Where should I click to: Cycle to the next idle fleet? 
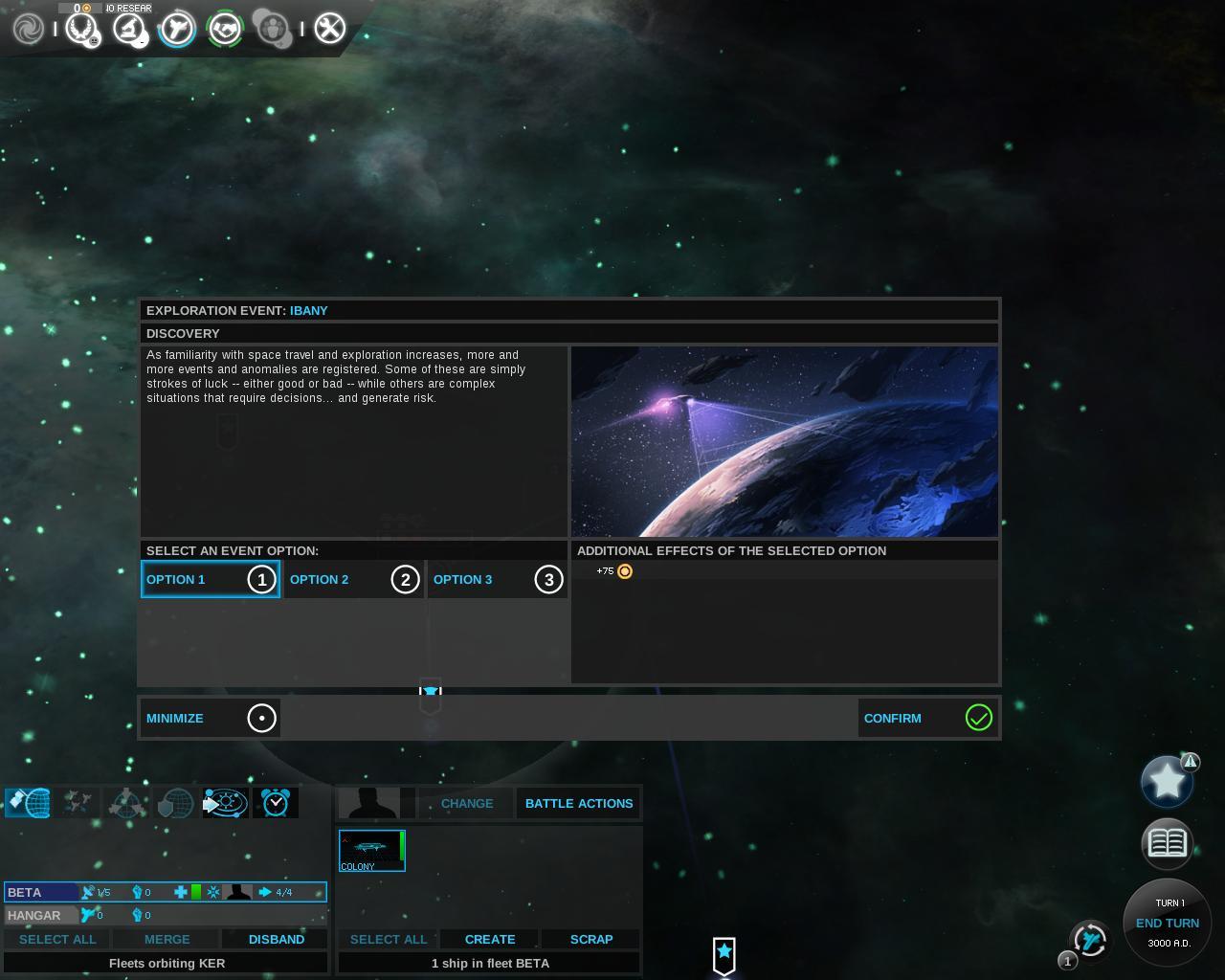[x=1089, y=940]
